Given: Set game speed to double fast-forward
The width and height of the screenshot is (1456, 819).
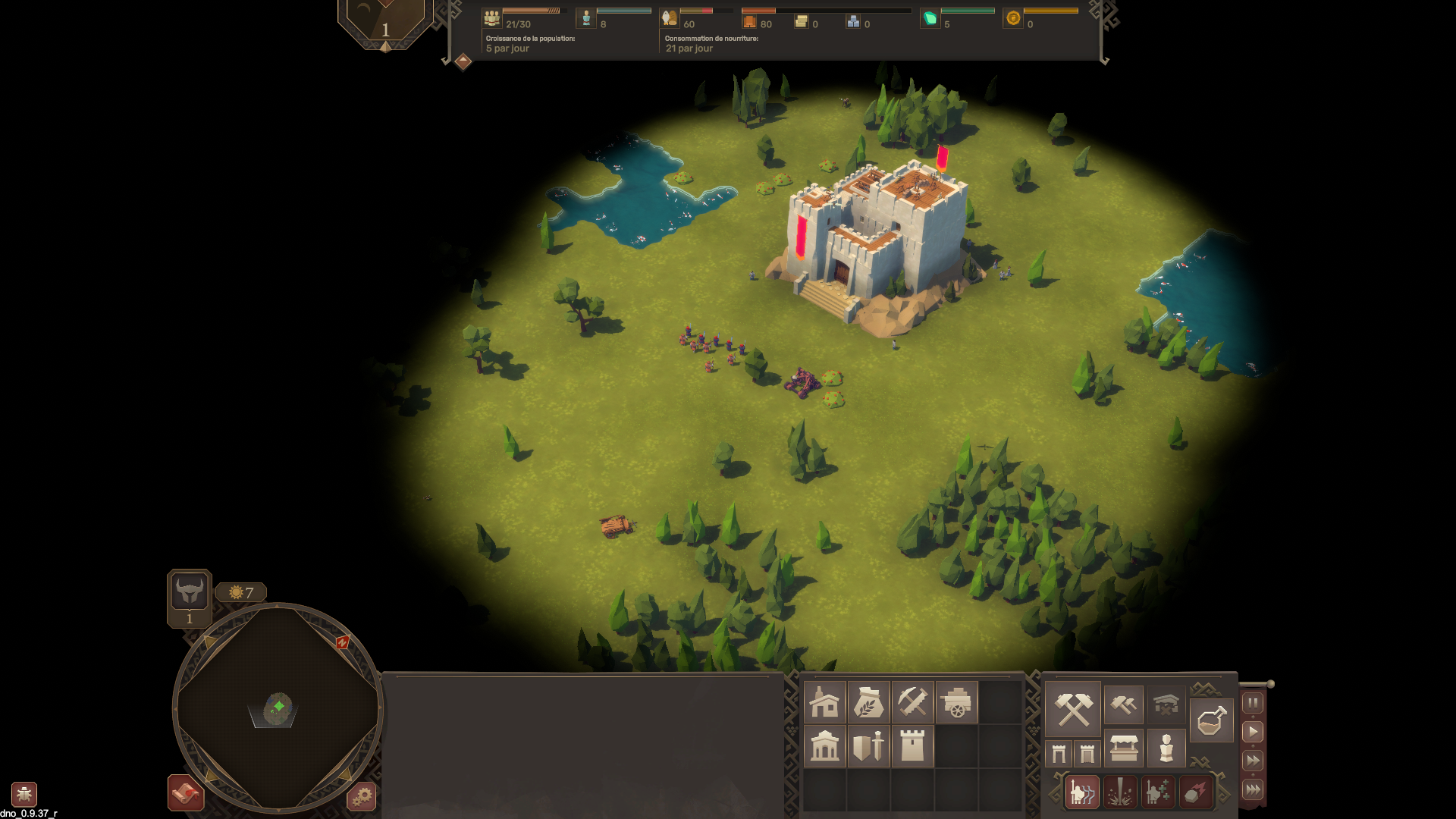Looking at the screenshot, I should coord(1253,761).
